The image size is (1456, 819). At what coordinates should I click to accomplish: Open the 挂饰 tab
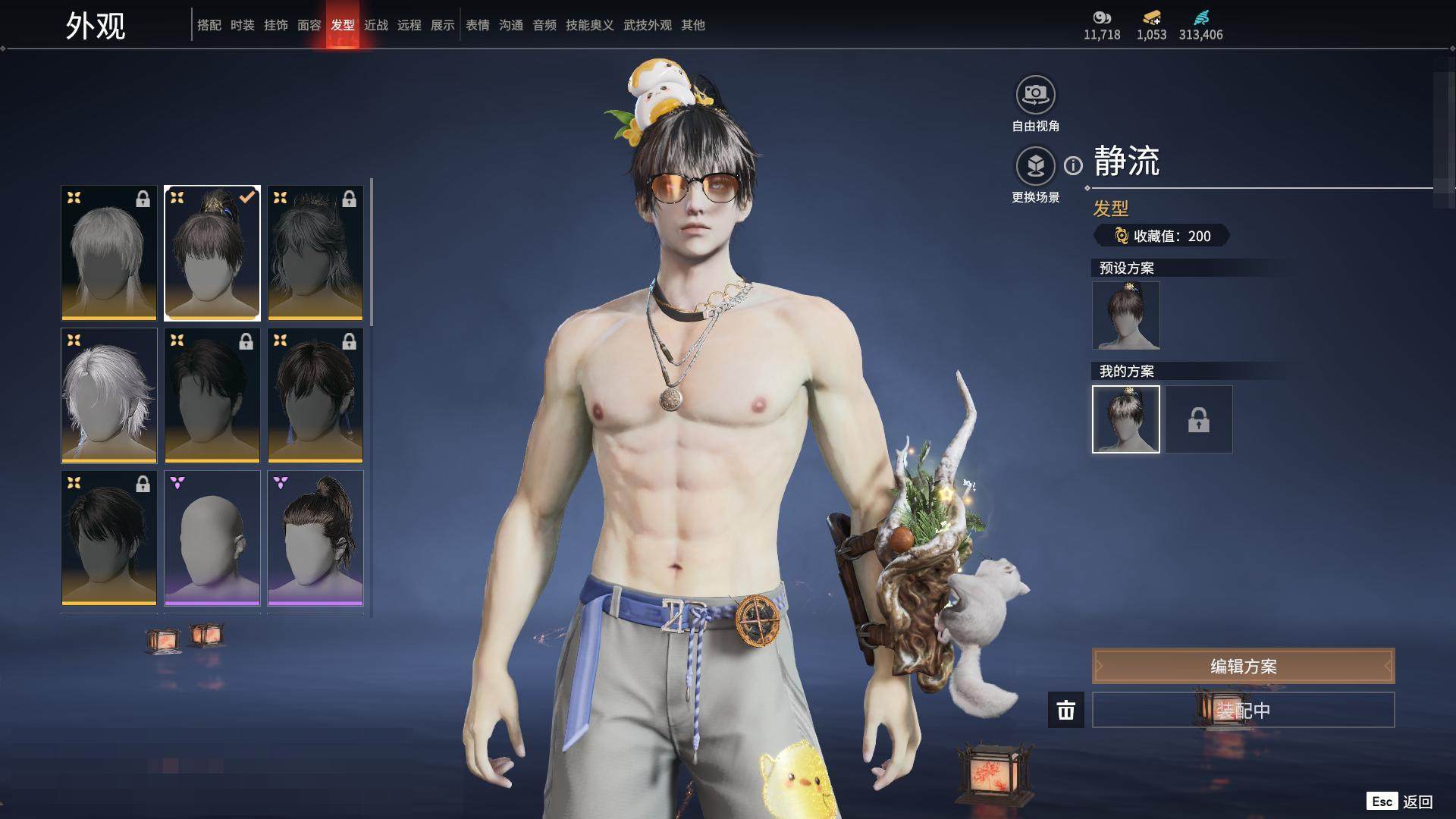click(x=276, y=25)
